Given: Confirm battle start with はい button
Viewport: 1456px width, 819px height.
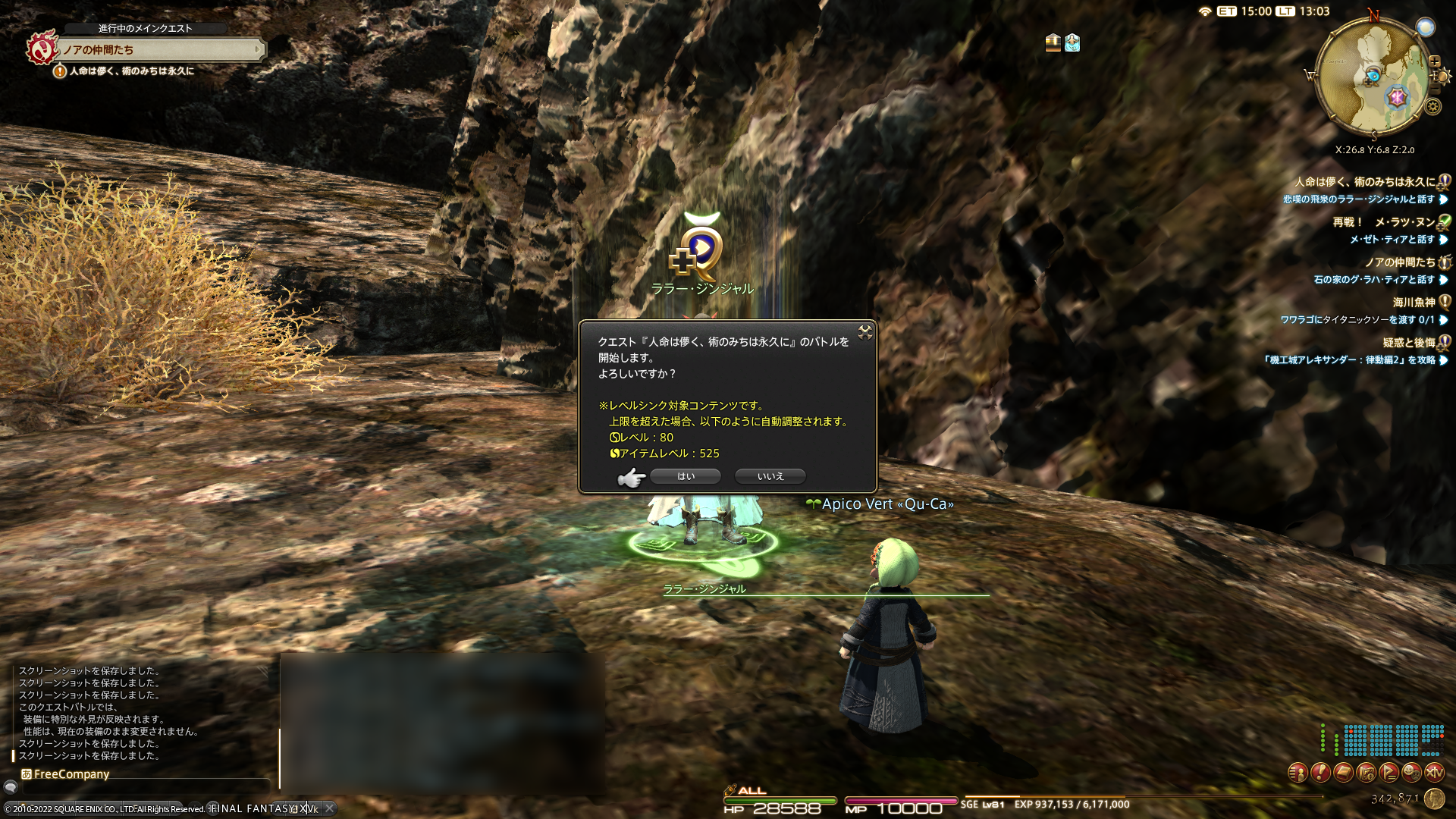Looking at the screenshot, I should coord(686,476).
